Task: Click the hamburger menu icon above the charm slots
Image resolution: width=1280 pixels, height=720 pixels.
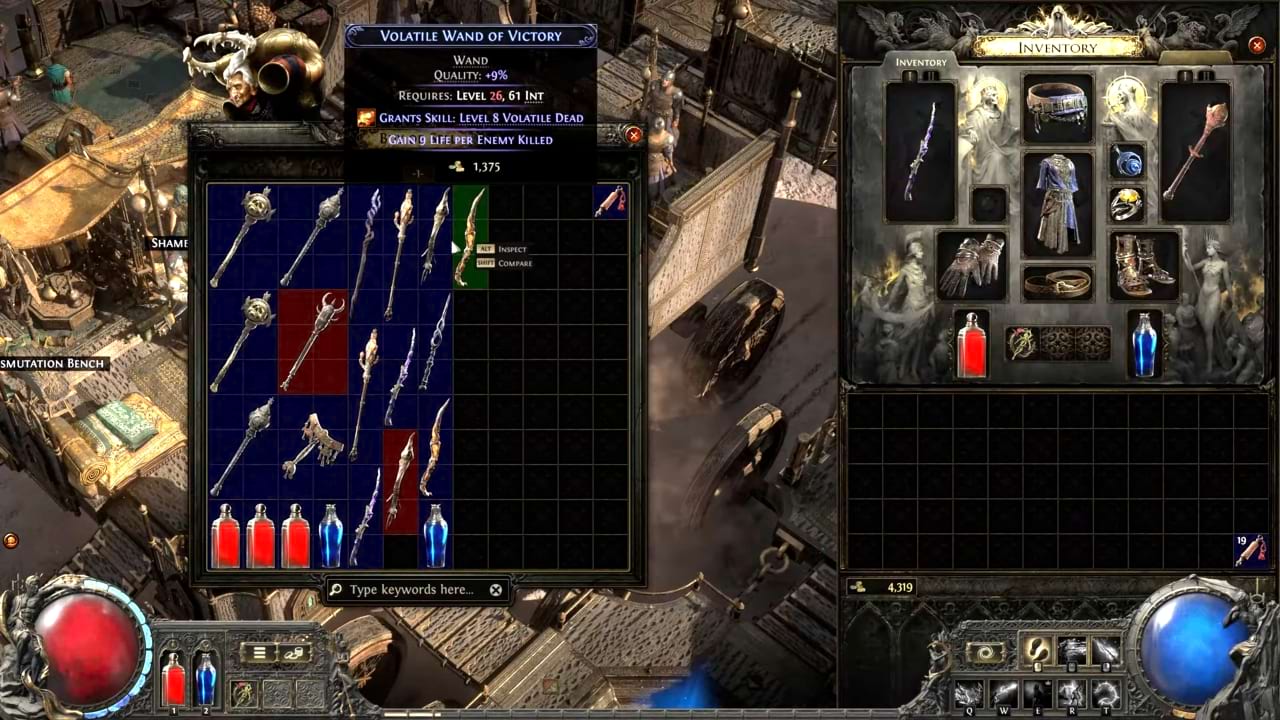Action: pos(259,653)
